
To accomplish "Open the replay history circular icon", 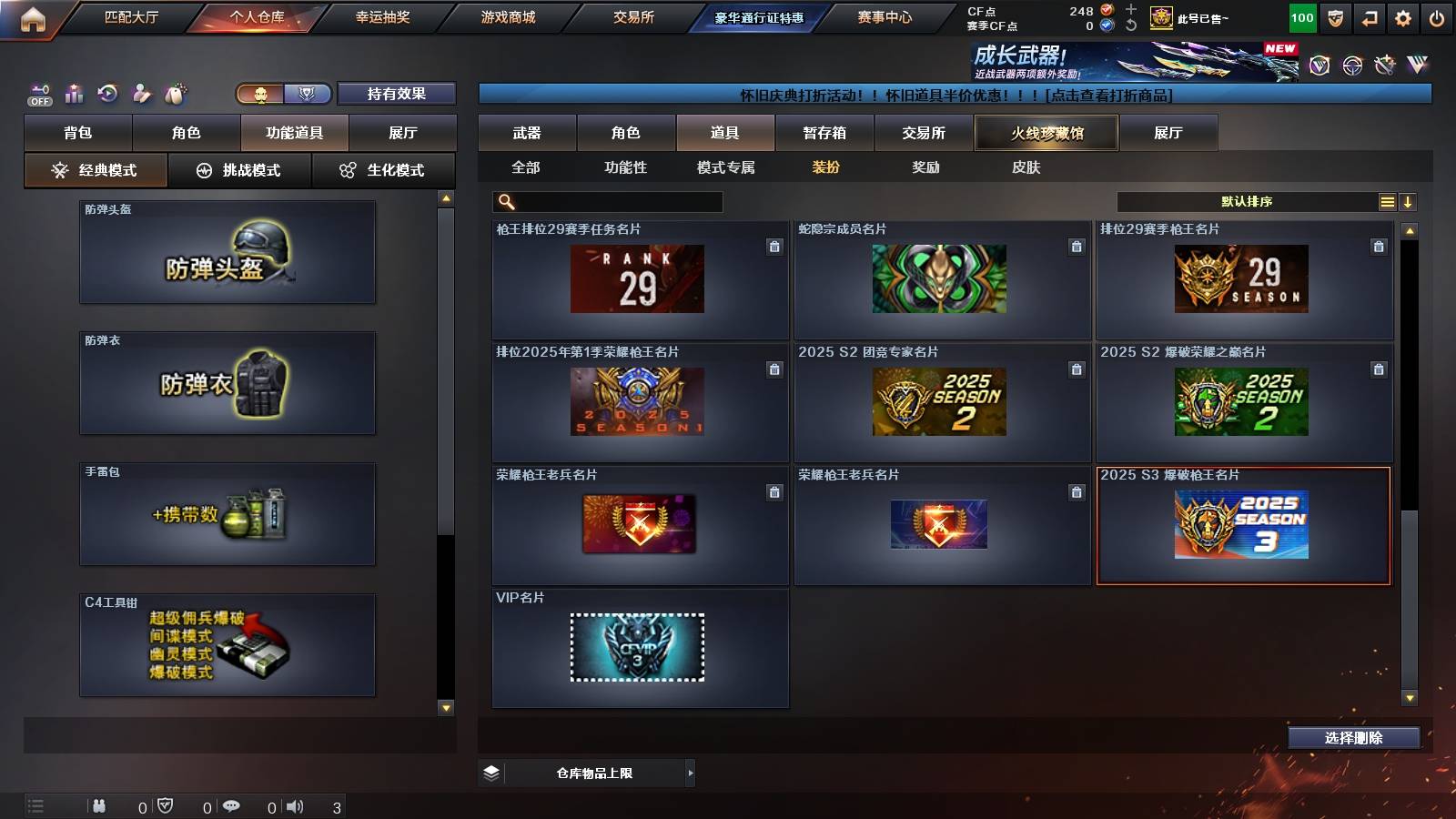I will (x=108, y=93).
